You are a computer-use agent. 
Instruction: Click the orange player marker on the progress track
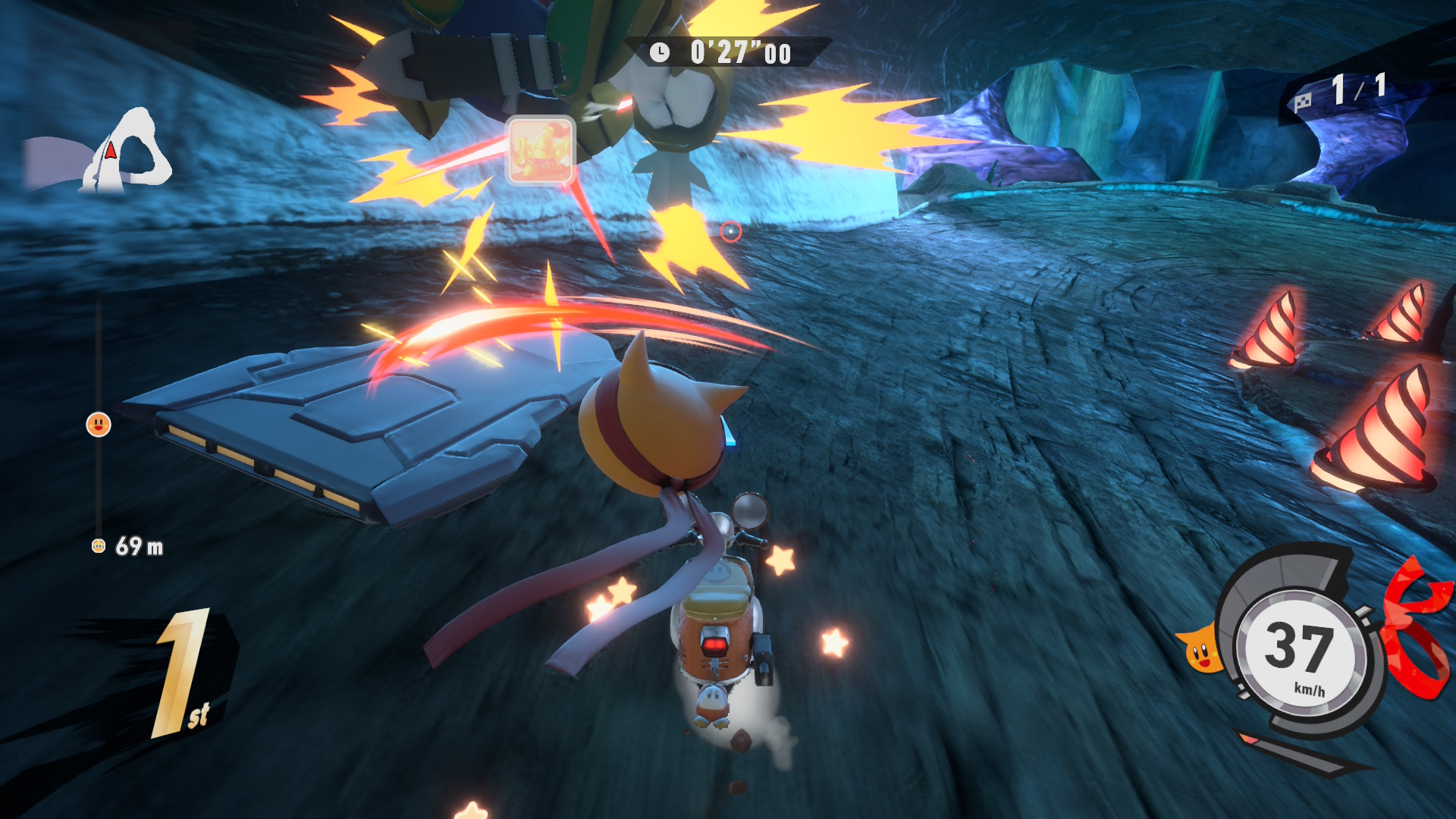99,425
